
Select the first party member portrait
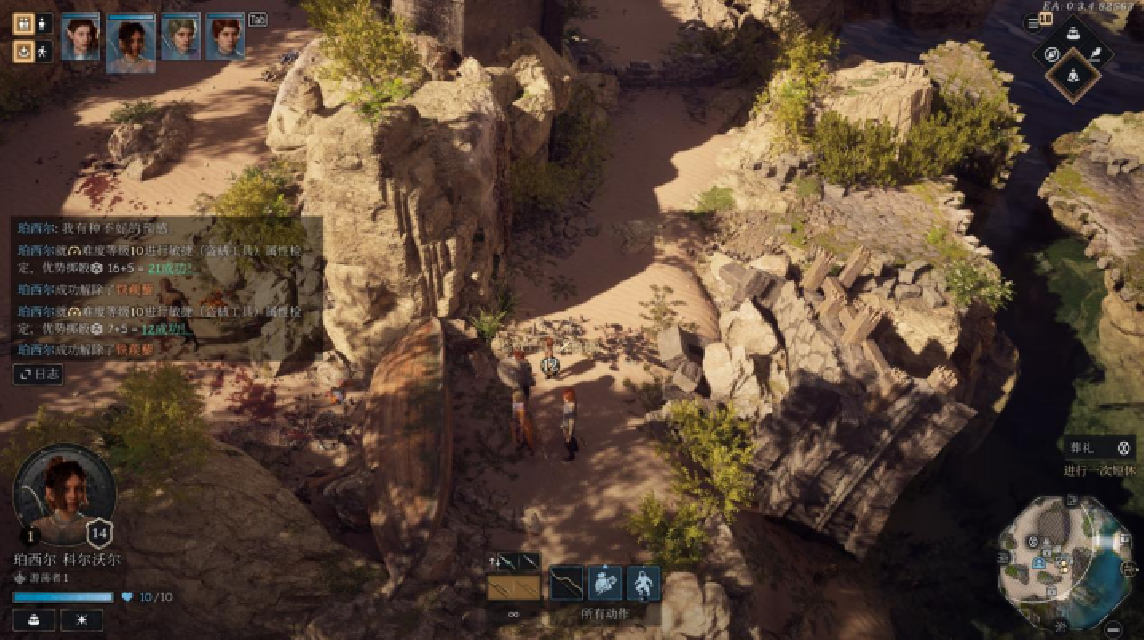pyautogui.click(x=80, y=37)
